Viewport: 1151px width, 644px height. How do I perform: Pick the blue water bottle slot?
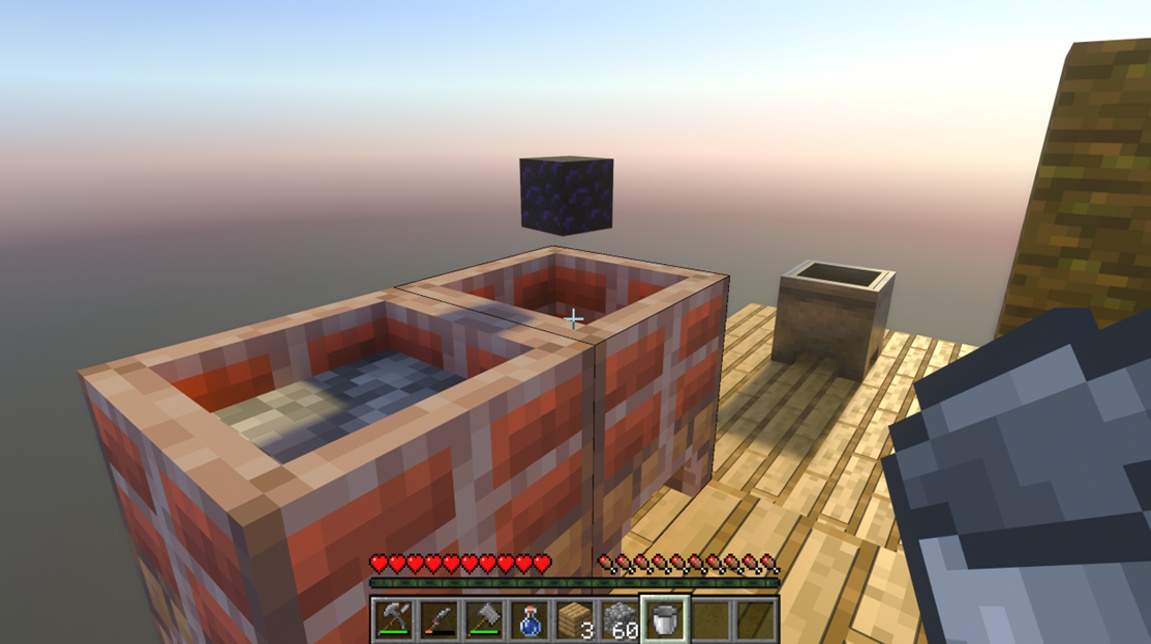coord(530,619)
